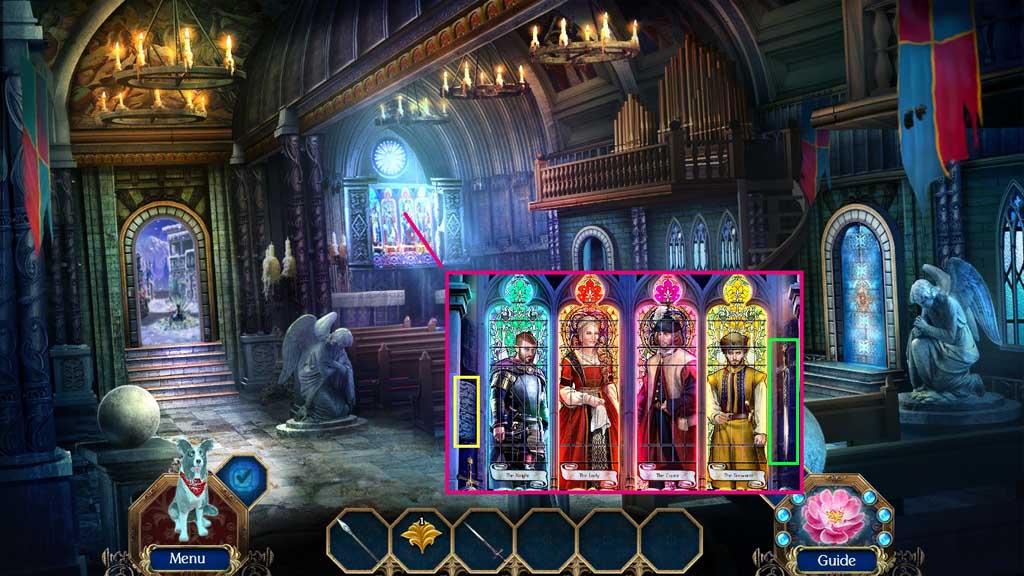1024x576 pixels.
Task: Open the Menu button
Action: coord(187,558)
